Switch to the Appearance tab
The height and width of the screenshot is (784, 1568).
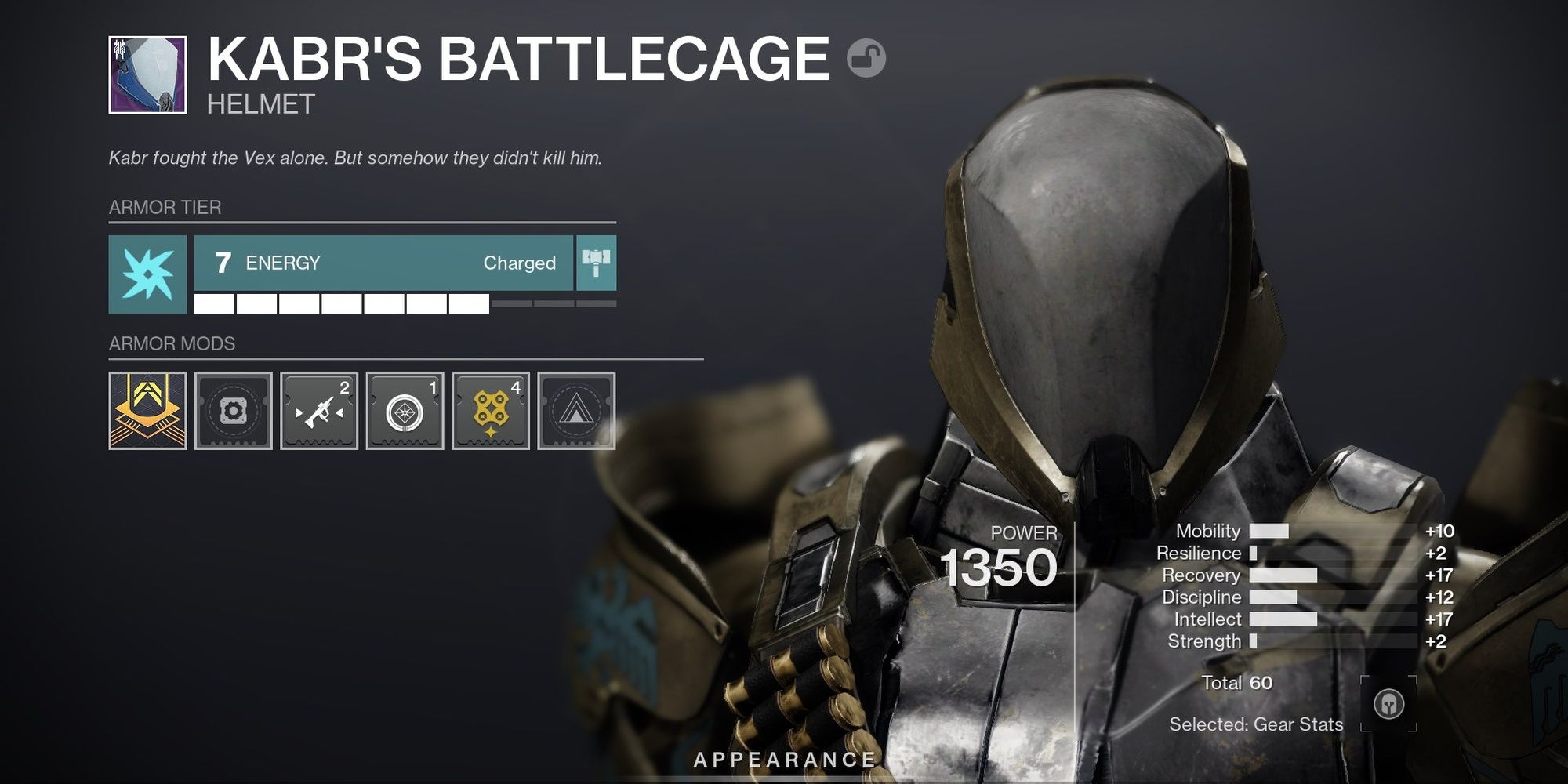pyautogui.click(x=784, y=759)
